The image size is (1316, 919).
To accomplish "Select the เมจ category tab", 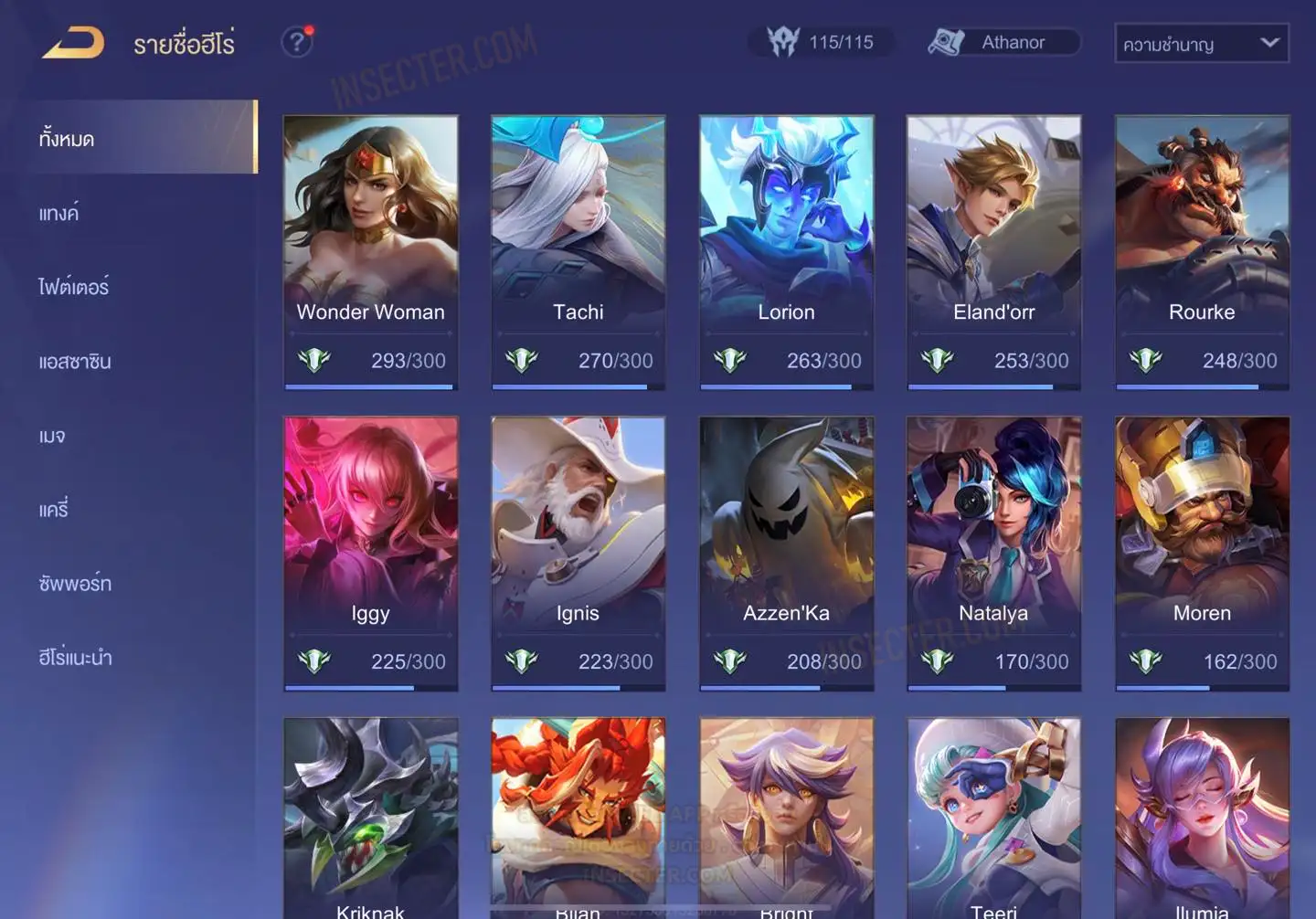I will point(52,436).
